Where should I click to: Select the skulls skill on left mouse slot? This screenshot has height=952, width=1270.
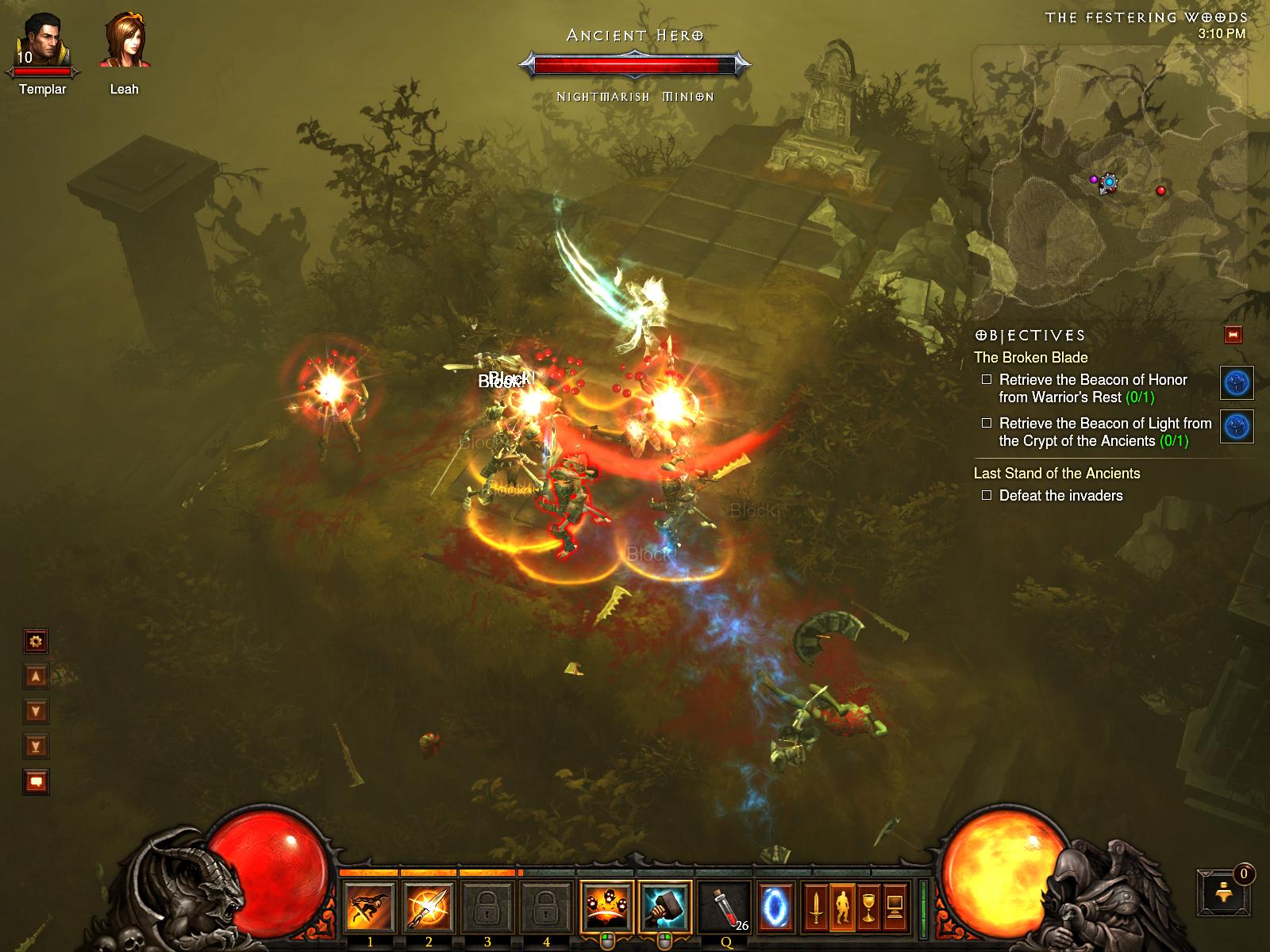(606, 907)
